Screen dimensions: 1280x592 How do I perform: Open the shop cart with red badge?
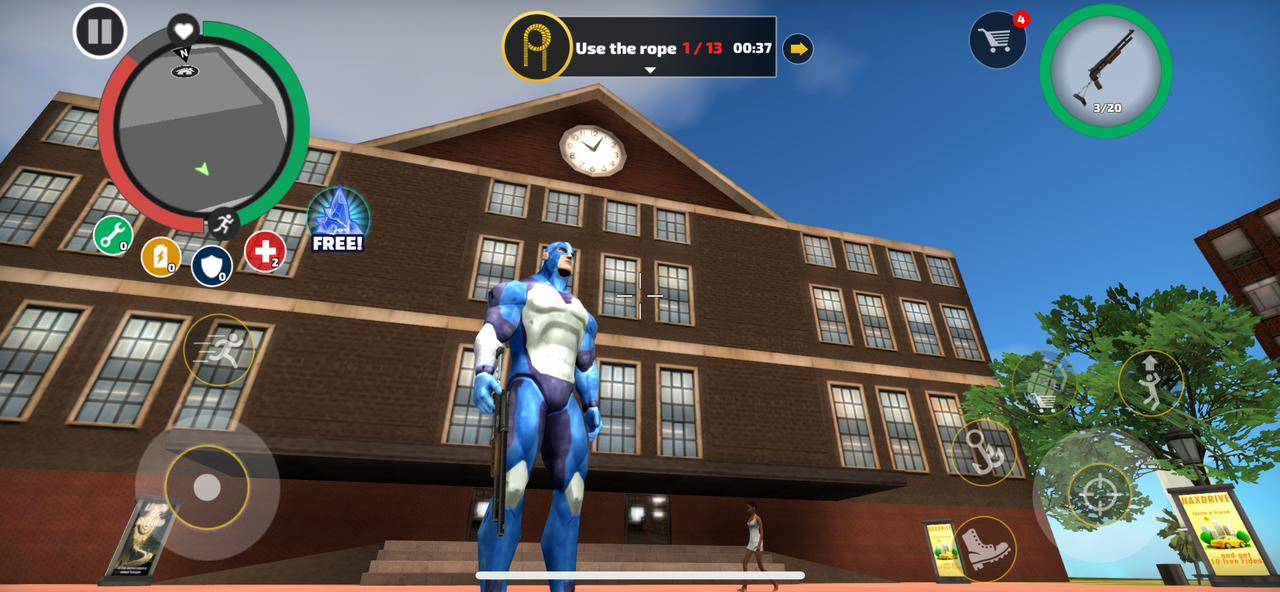pos(997,40)
